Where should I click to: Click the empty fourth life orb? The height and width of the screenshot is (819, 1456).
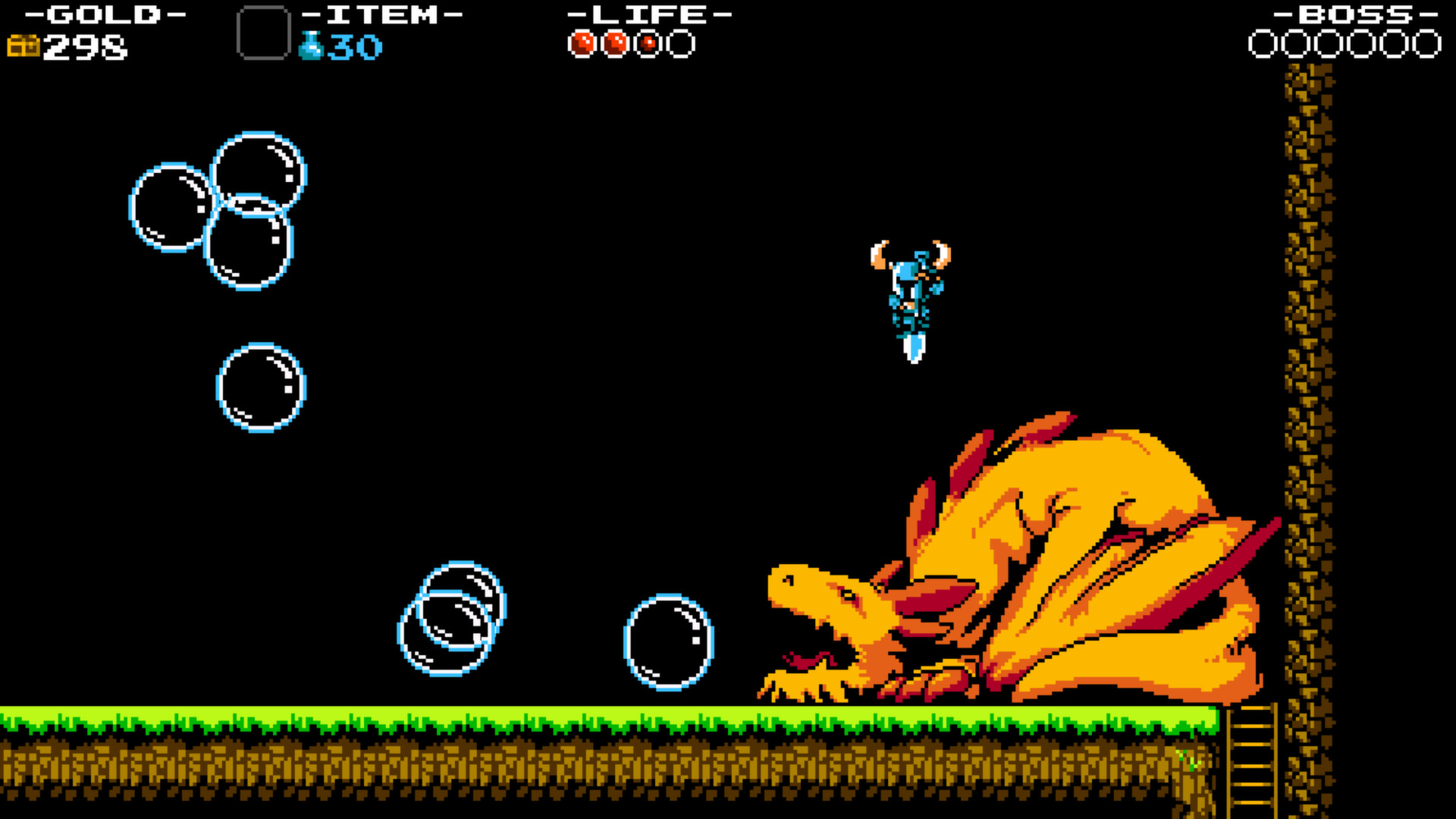click(x=681, y=43)
